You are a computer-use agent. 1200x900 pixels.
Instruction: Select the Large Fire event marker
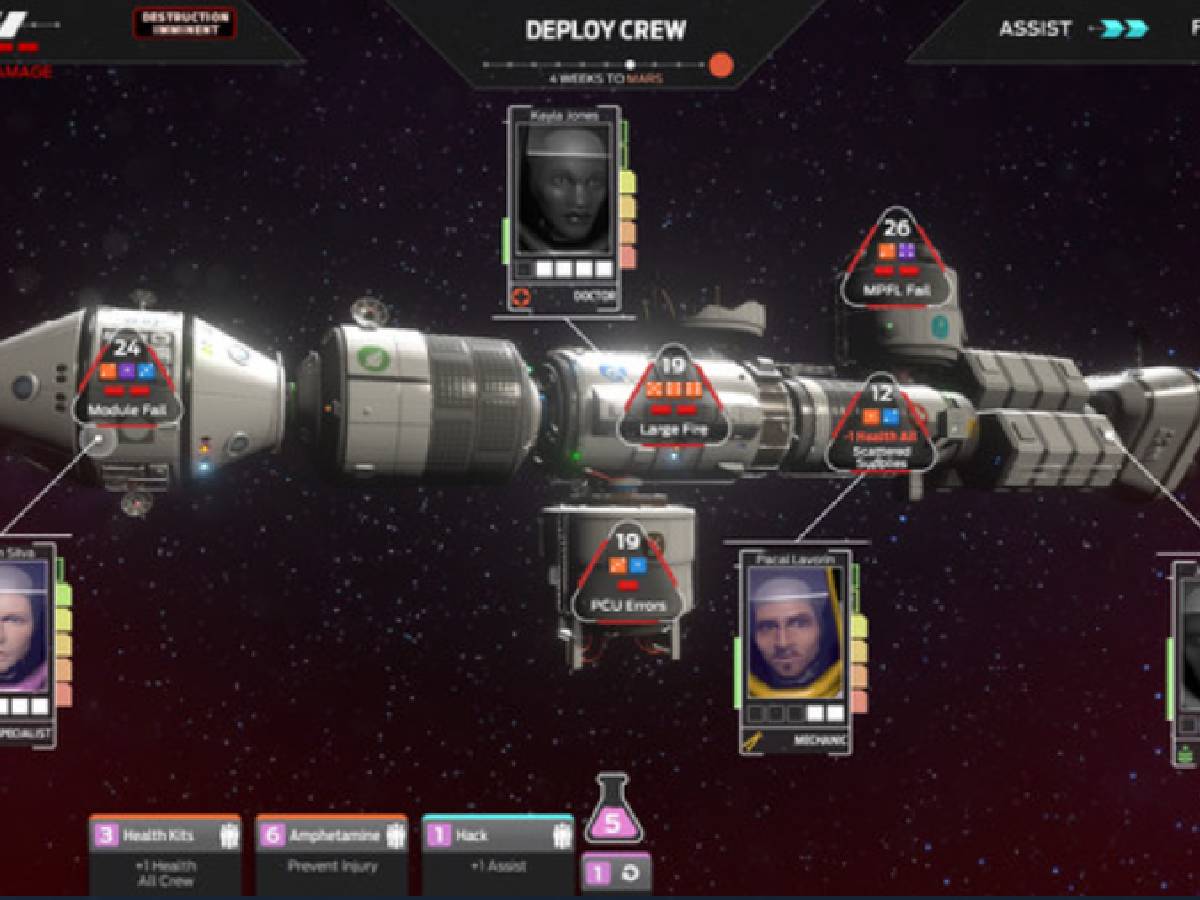pos(672,399)
